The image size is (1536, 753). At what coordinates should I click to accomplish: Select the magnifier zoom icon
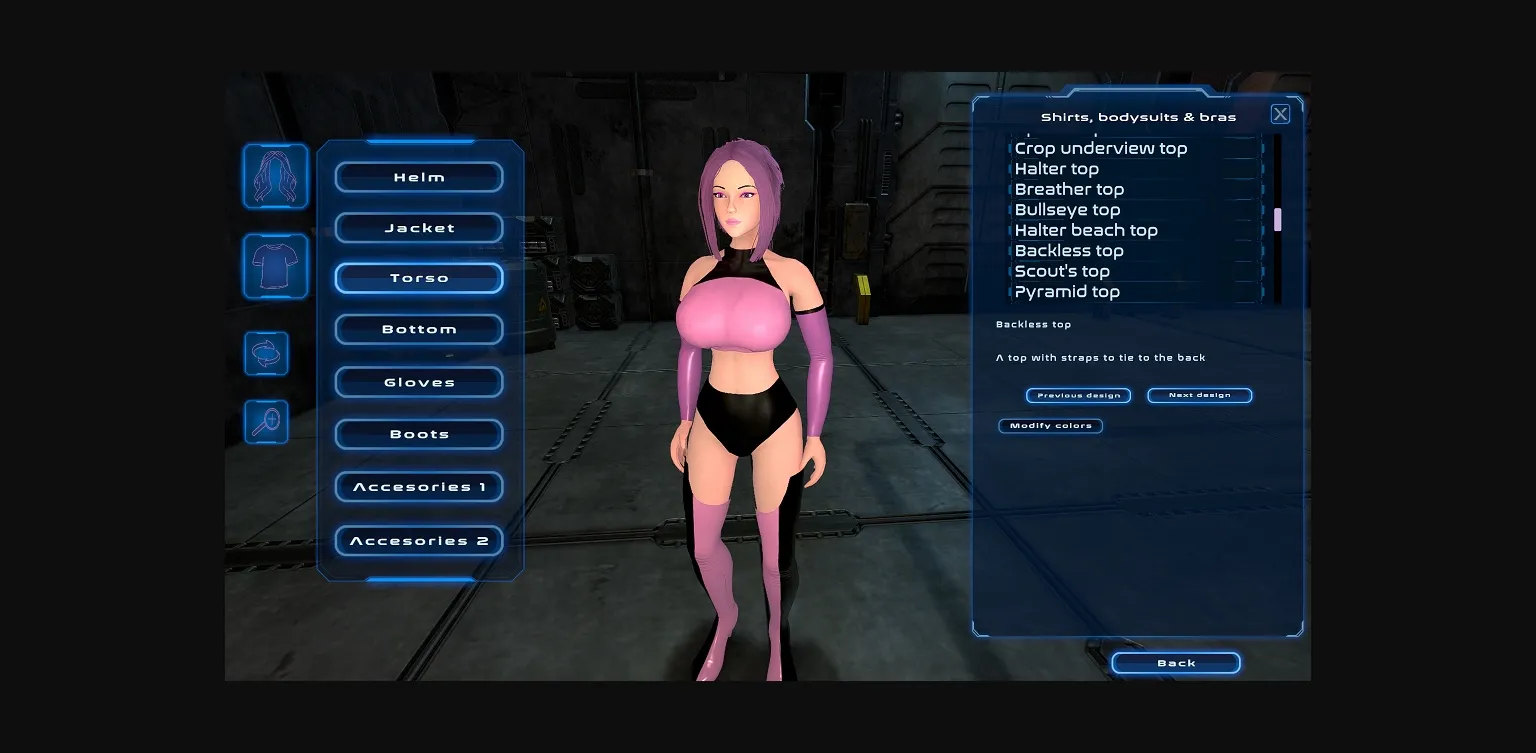pyautogui.click(x=266, y=421)
